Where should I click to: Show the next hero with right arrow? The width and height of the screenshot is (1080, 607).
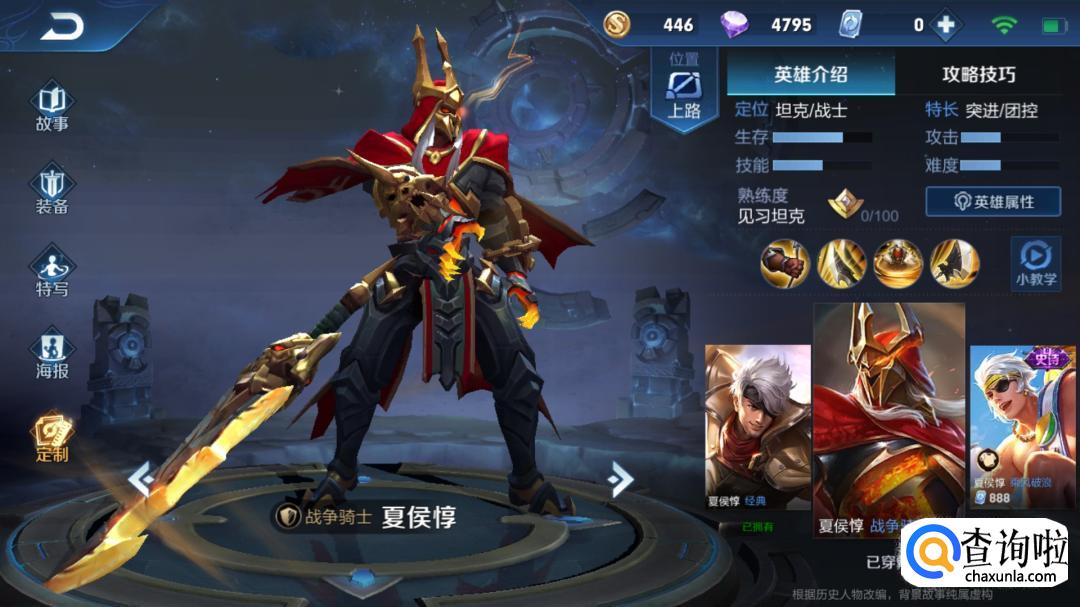[620, 479]
